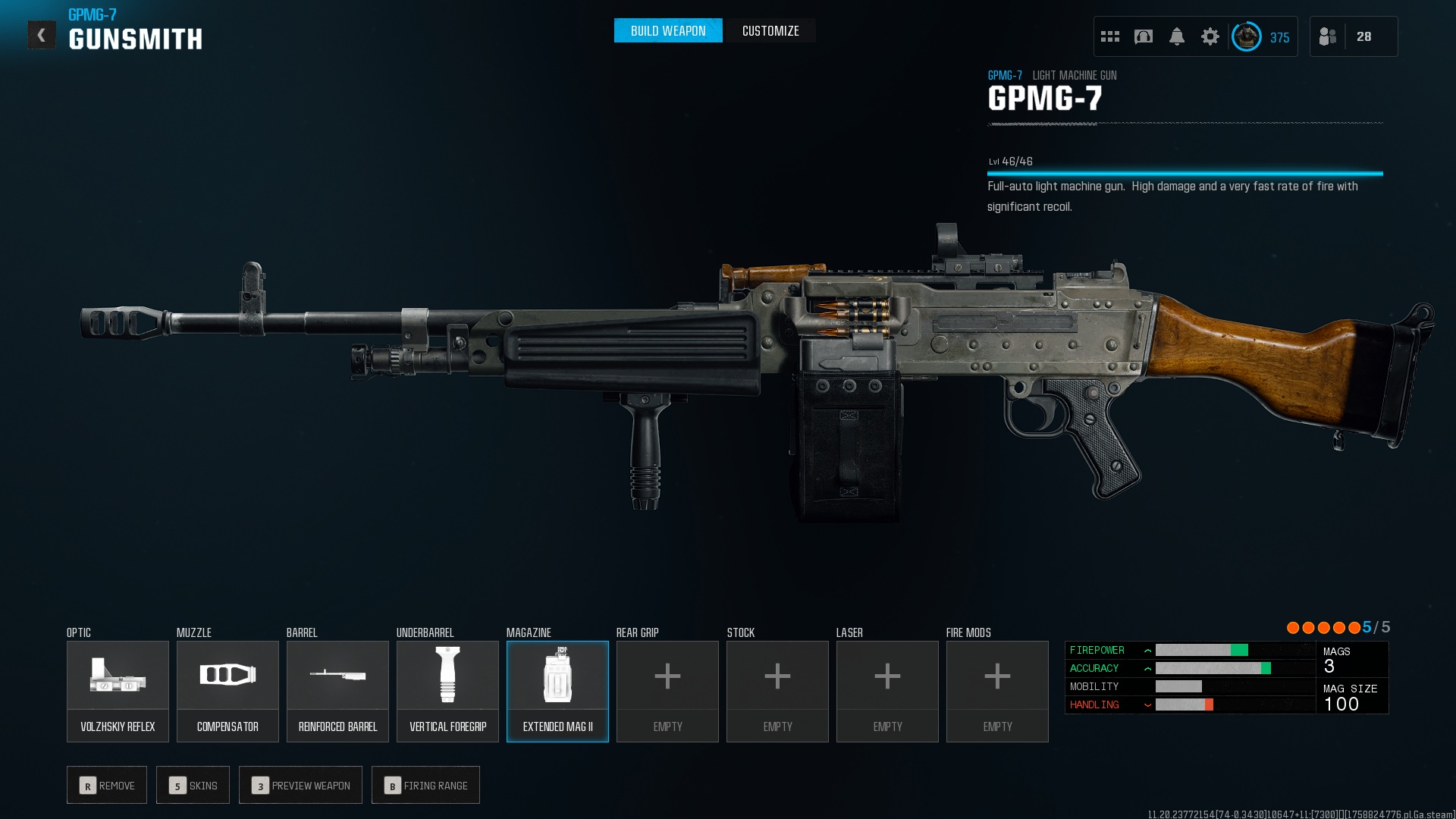The width and height of the screenshot is (1456, 819).
Task: Select the Extended Mag II slot
Action: [557, 691]
